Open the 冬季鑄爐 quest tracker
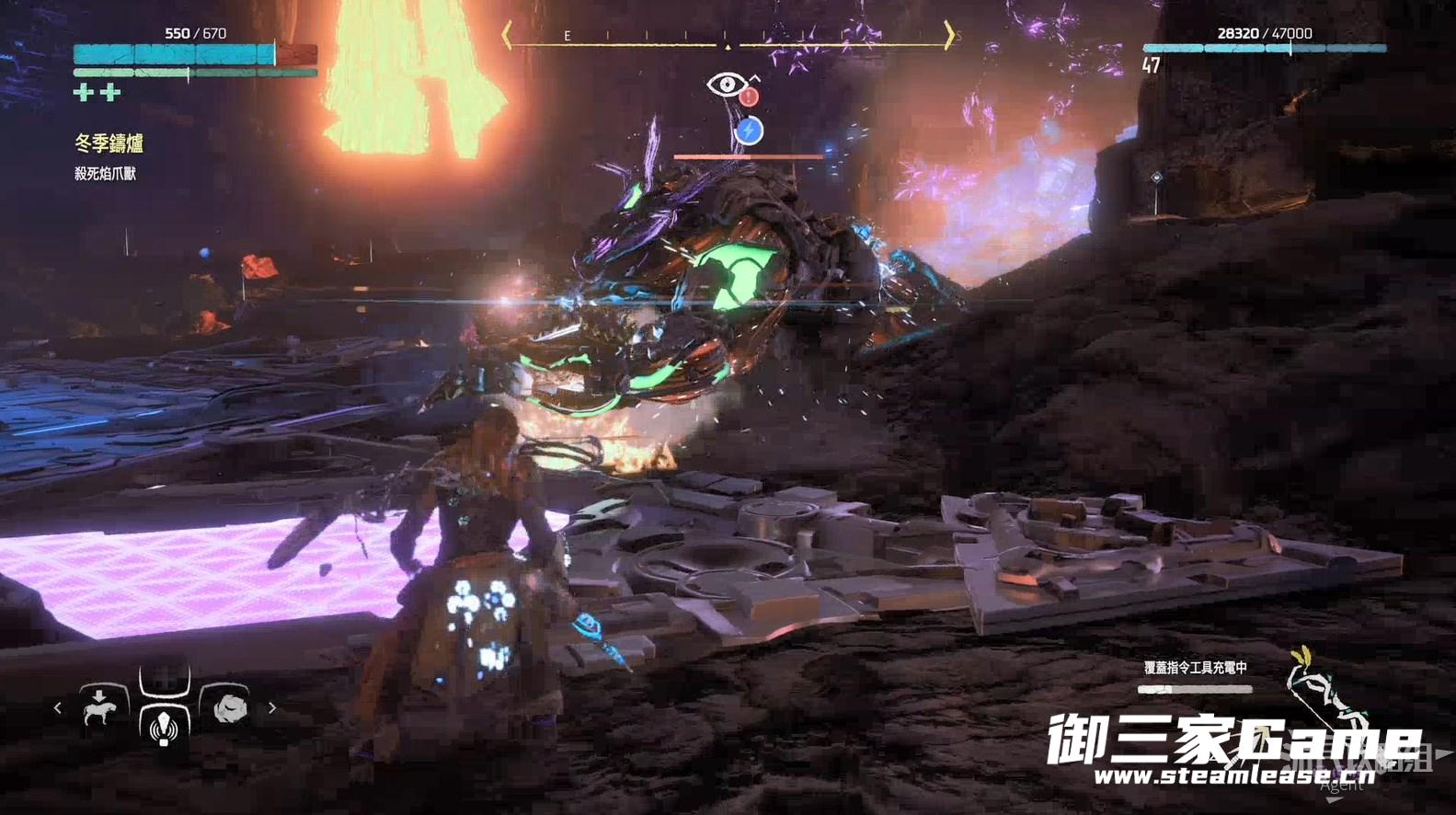The width and height of the screenshot is (1456, 815). [x=109, y=143]
